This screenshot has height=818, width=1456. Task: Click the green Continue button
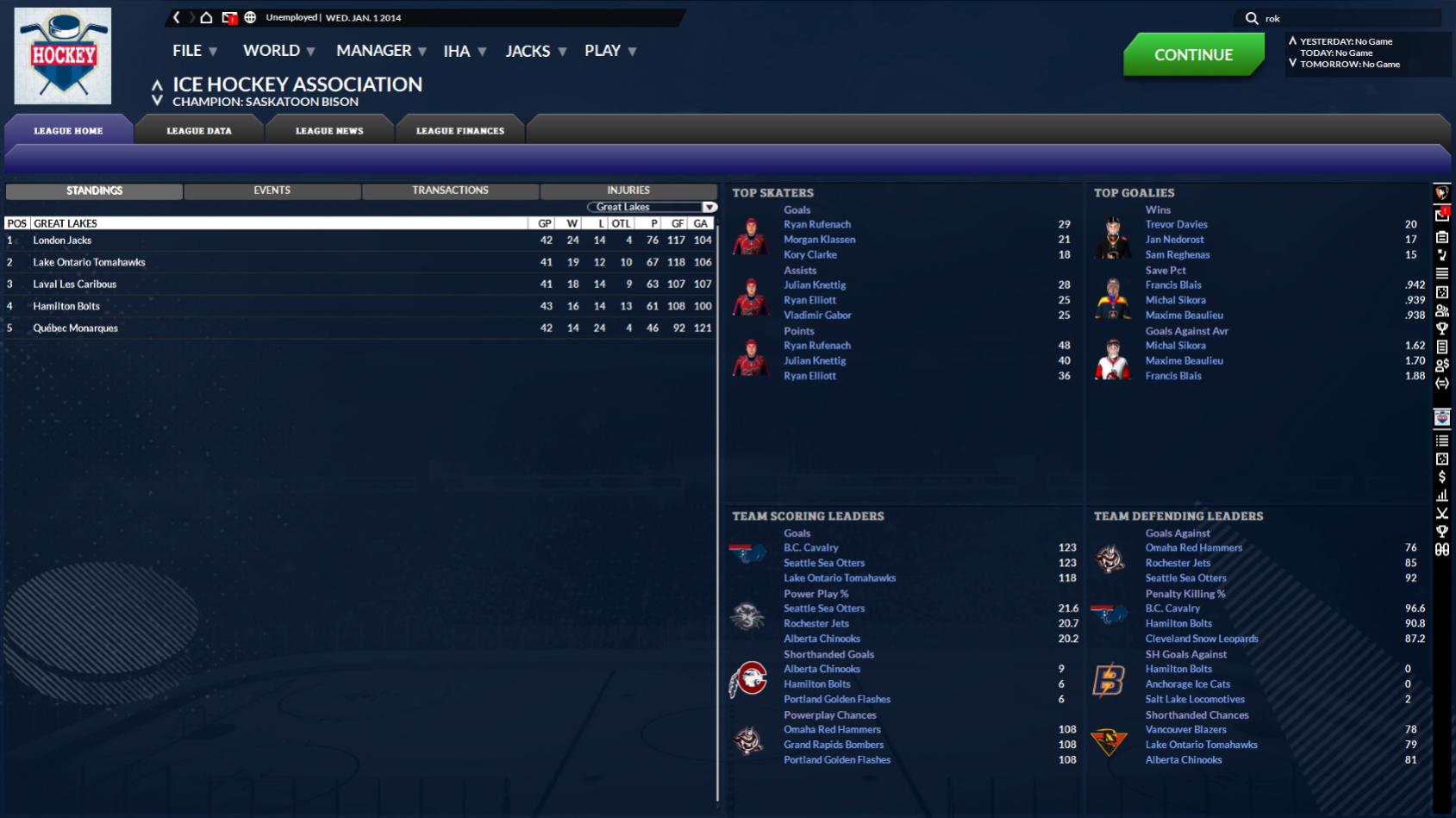tap(1193, 54)
